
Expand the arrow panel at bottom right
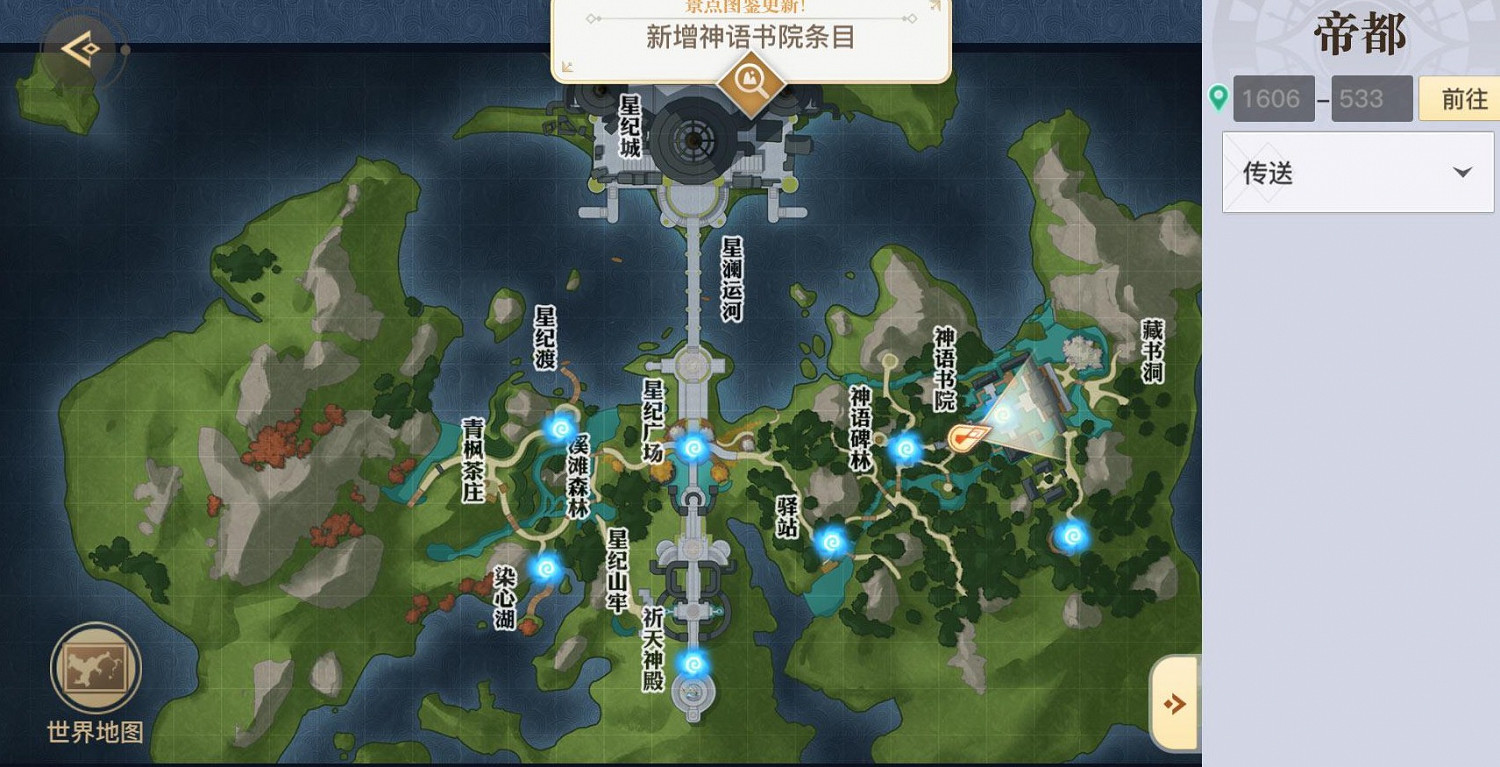[x=1174, y=702]
